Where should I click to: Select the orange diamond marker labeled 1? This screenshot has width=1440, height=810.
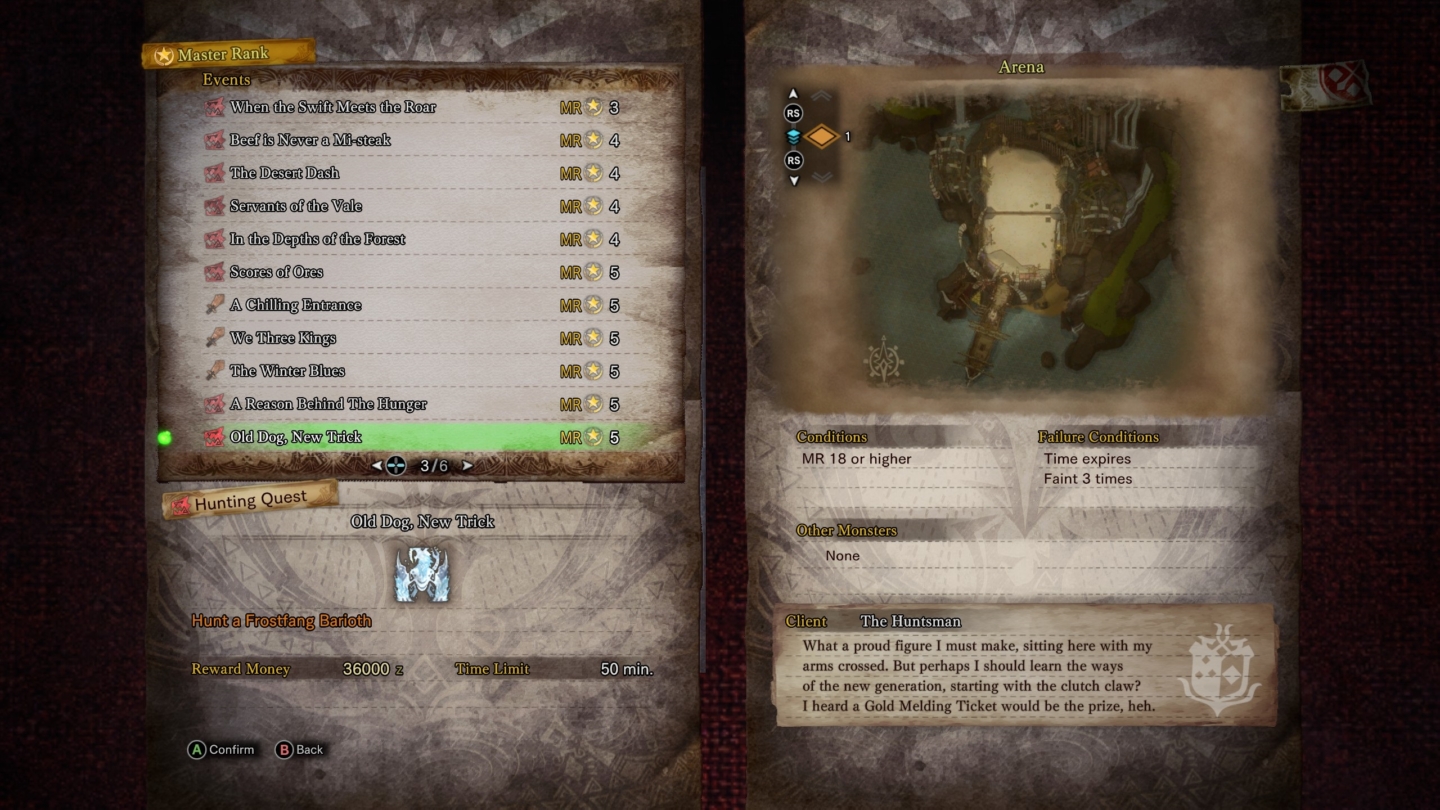click(x=822, y=136)
